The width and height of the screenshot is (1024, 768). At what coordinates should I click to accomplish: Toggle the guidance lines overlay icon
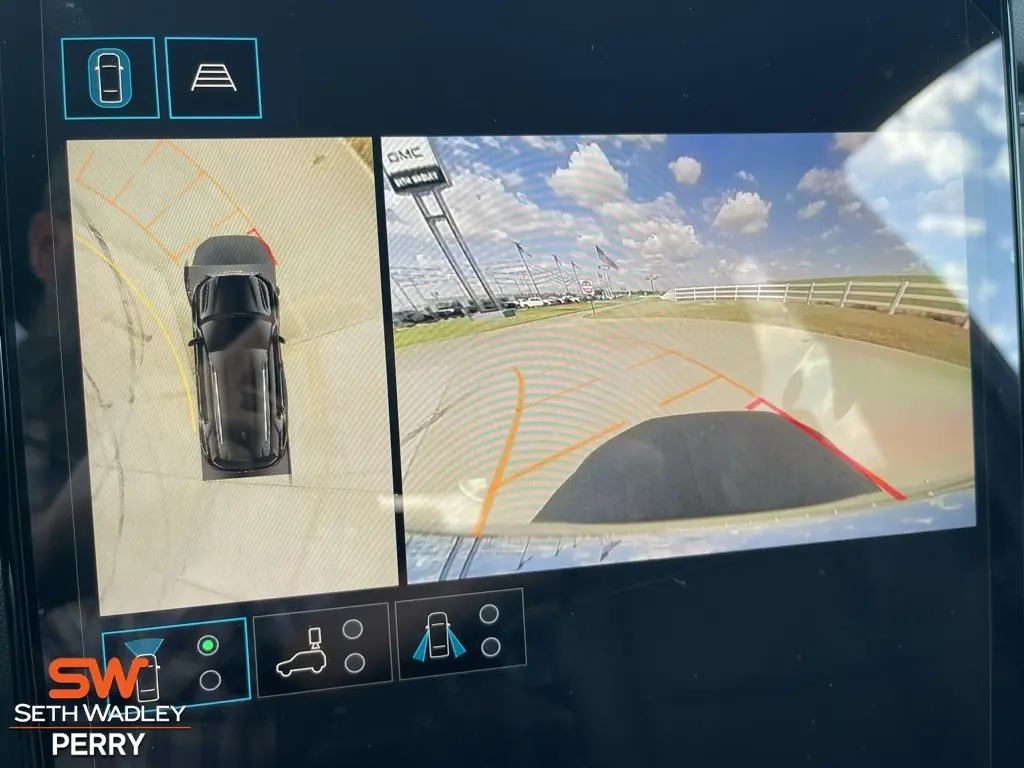click(x=213, y=78)
